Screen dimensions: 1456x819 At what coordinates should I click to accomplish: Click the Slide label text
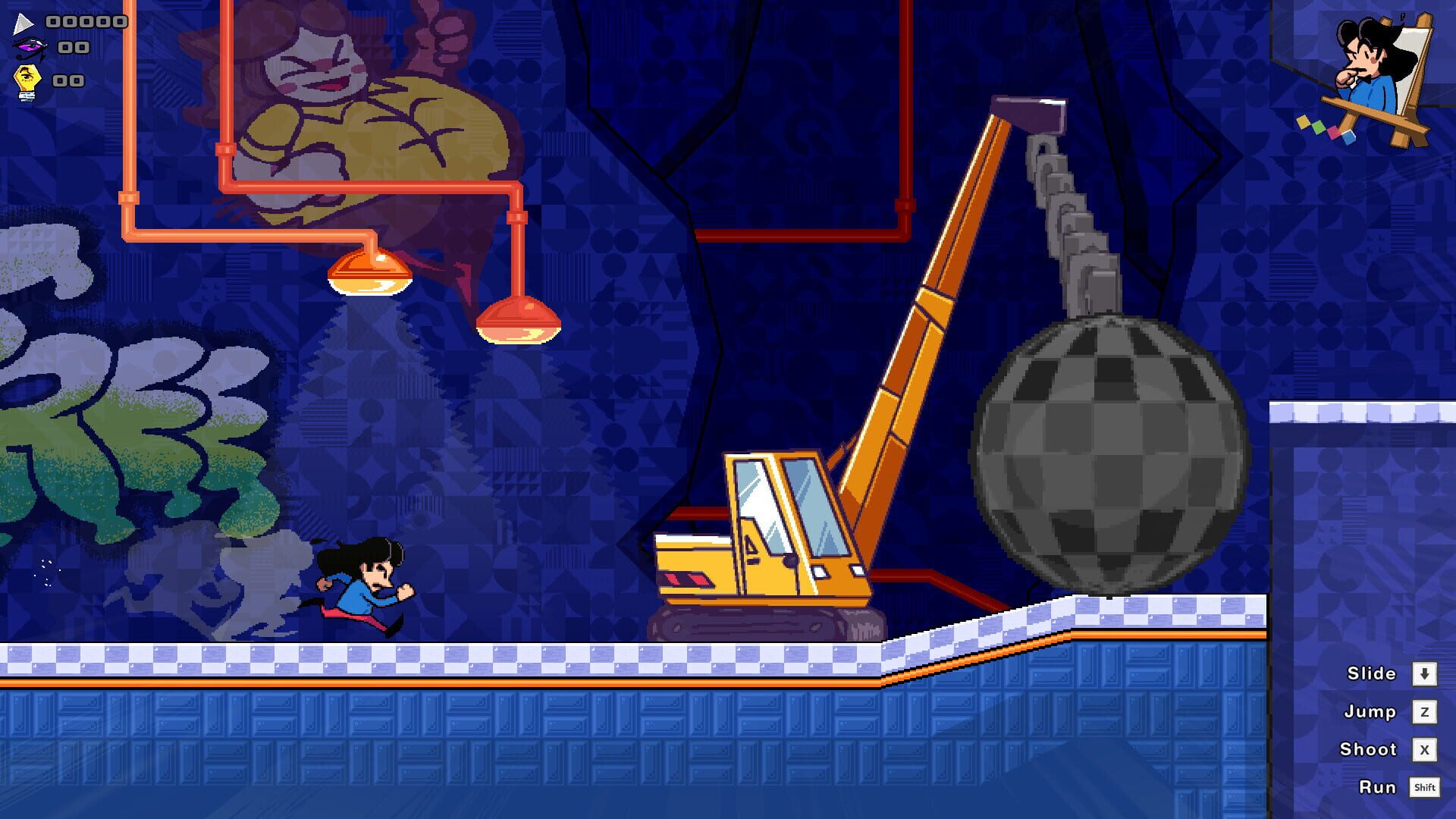(x=1371, y=673)
